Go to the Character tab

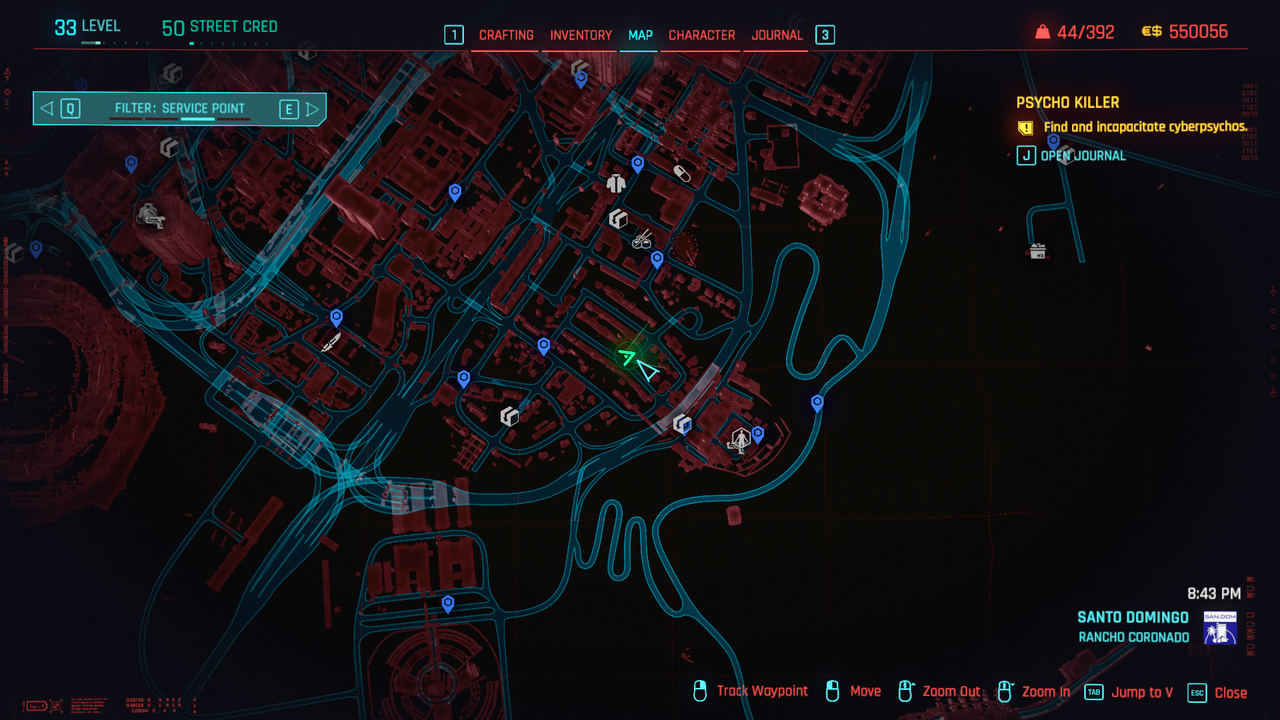[701, 35]
